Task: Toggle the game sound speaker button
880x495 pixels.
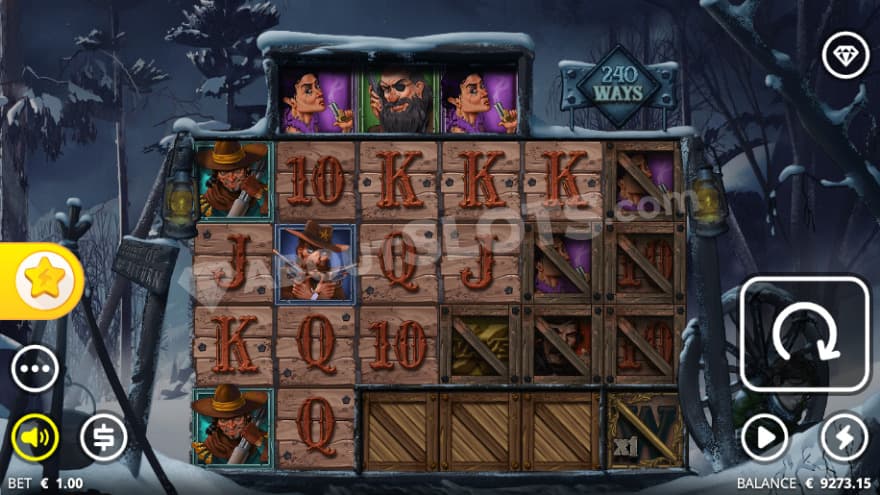Action: tap(35, 437)
